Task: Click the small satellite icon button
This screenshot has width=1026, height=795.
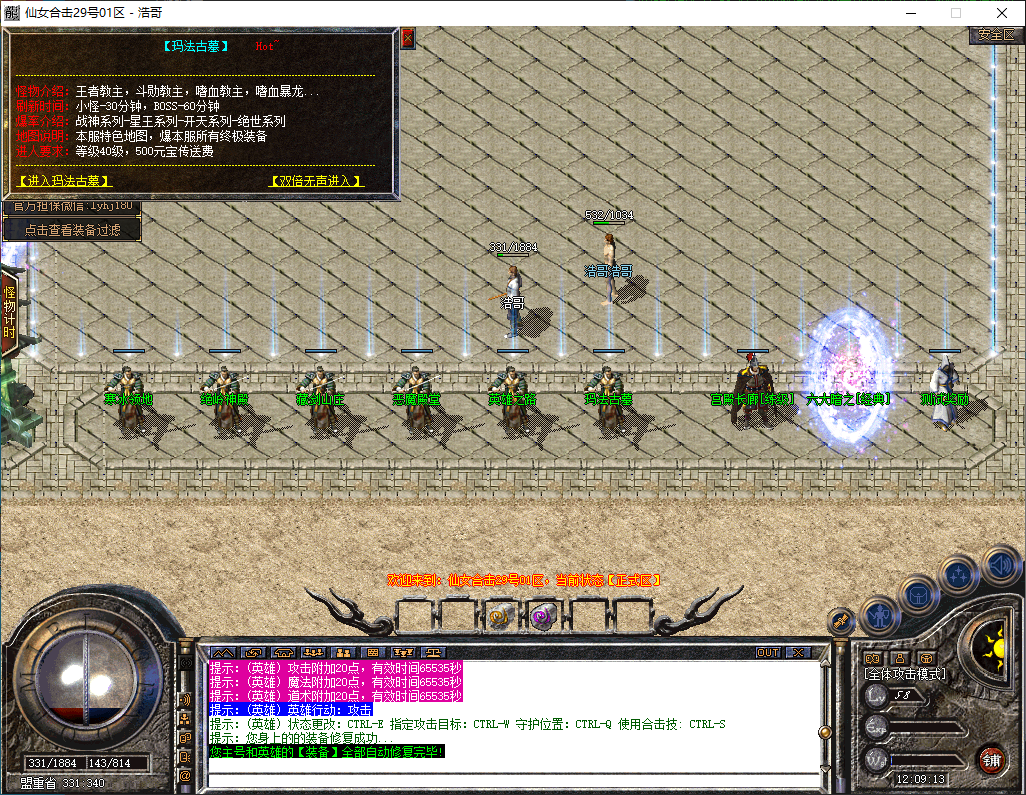Action: click(840, 622)
